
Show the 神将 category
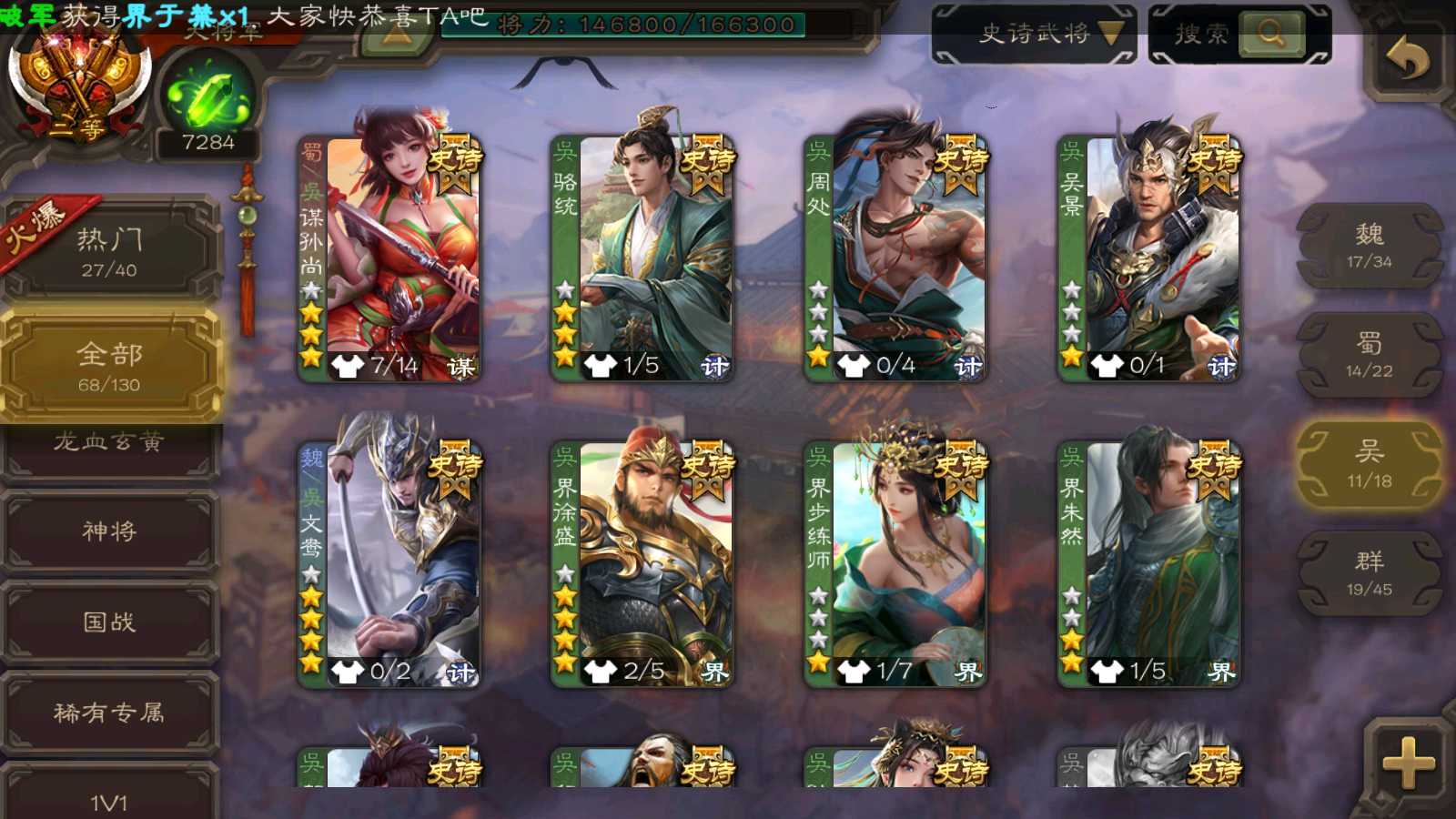pyautogui.click(x=109, y=531)
